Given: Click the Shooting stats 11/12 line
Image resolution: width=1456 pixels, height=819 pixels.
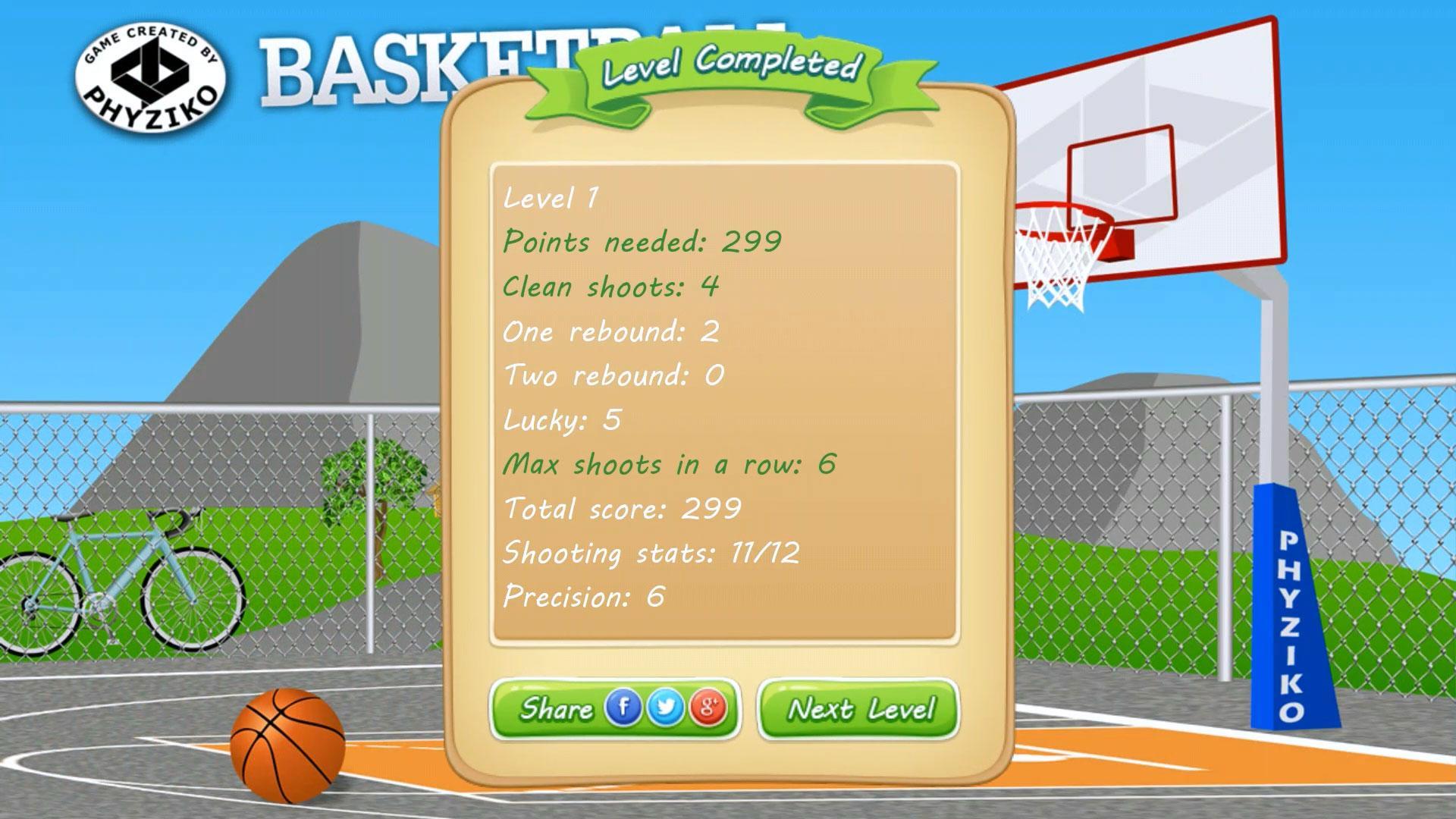Looking at the screenshot, I should tap(652, 554).
